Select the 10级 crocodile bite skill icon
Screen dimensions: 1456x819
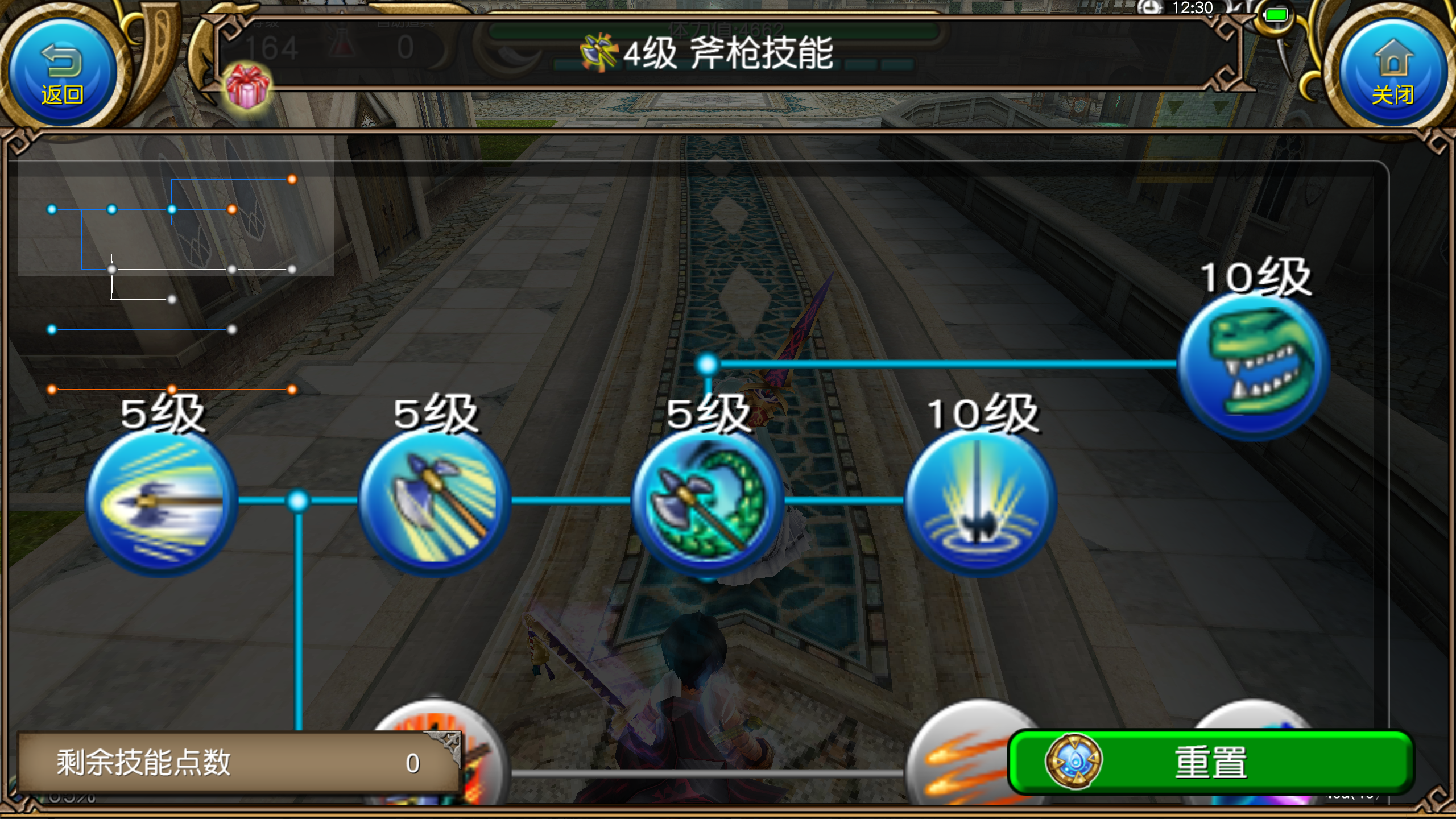tap(1248, 364)
